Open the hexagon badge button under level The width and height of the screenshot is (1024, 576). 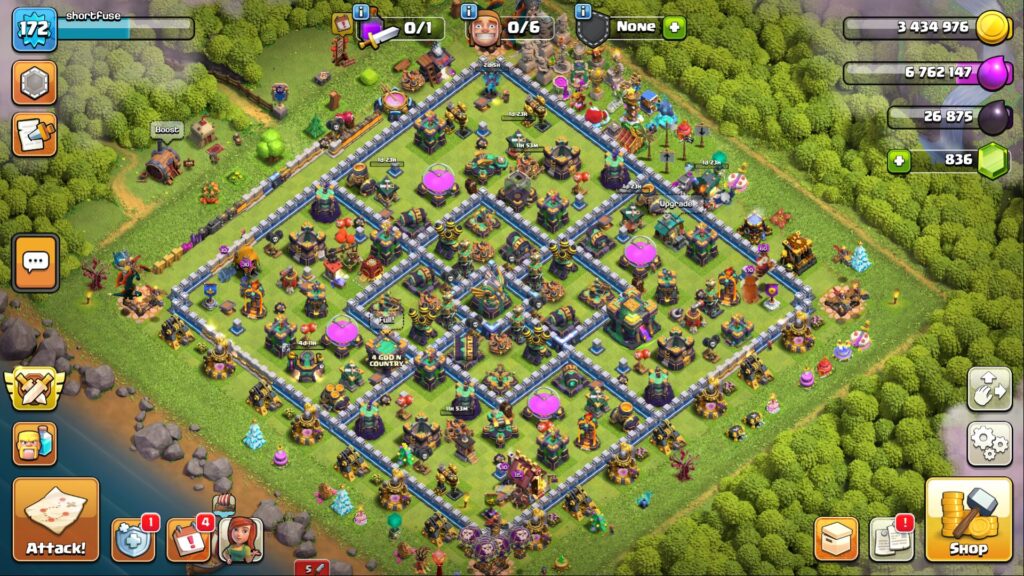point(34,83)
